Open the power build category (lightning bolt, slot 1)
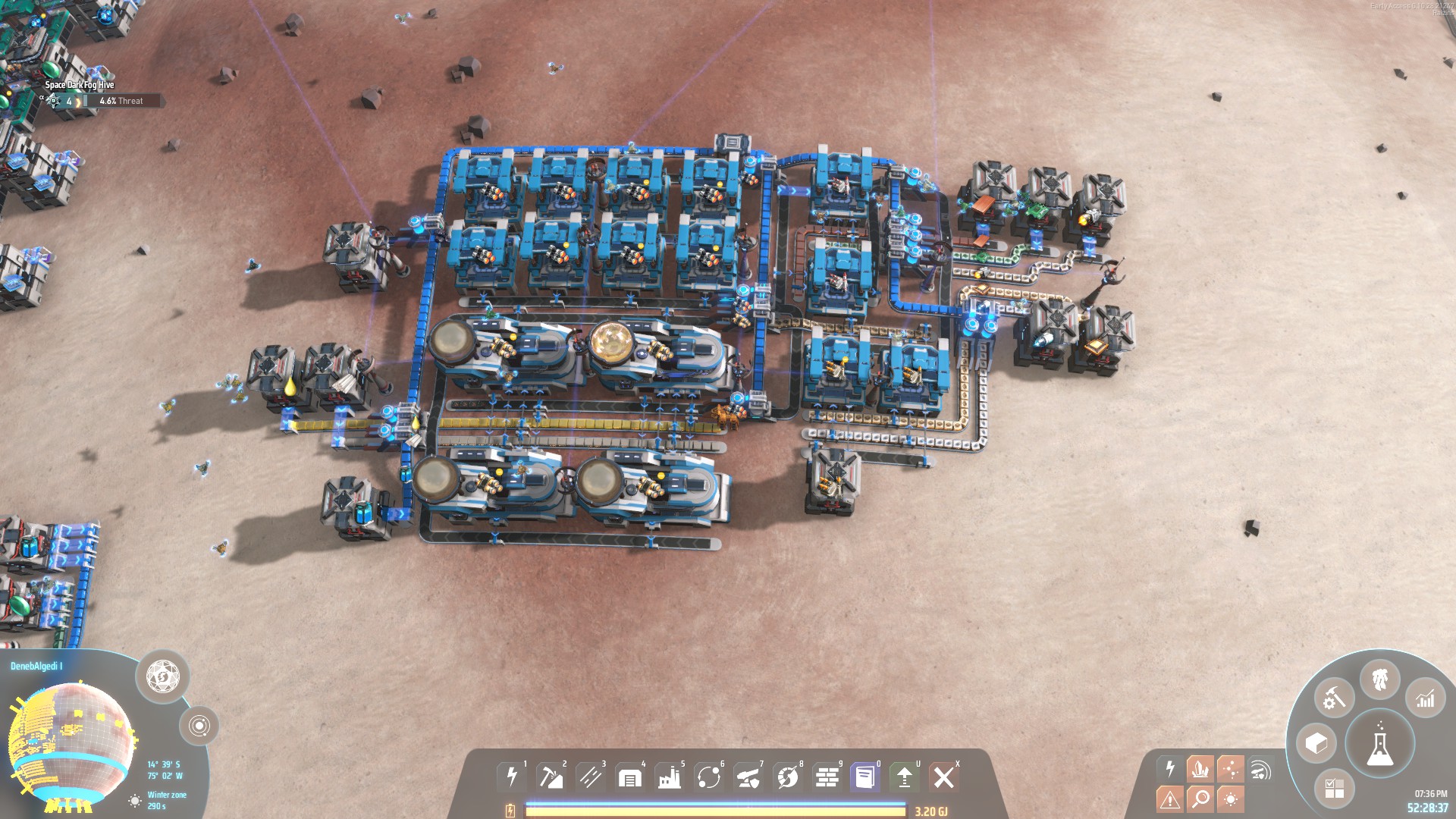This screenshot has width=1456, height=819. click(512, 777)
